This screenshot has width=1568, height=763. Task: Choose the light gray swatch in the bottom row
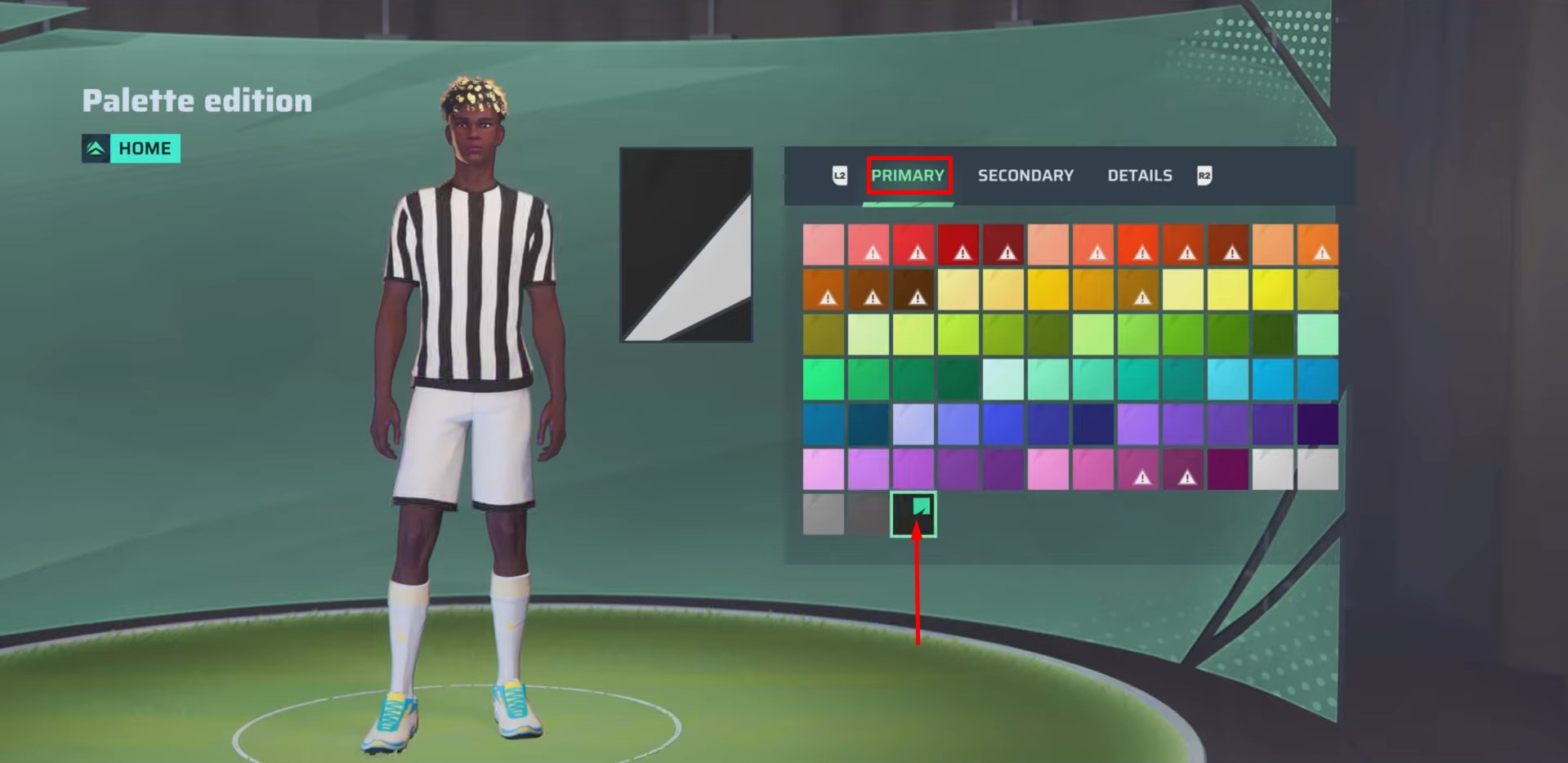pyautogui.click(x=821, y=515)
